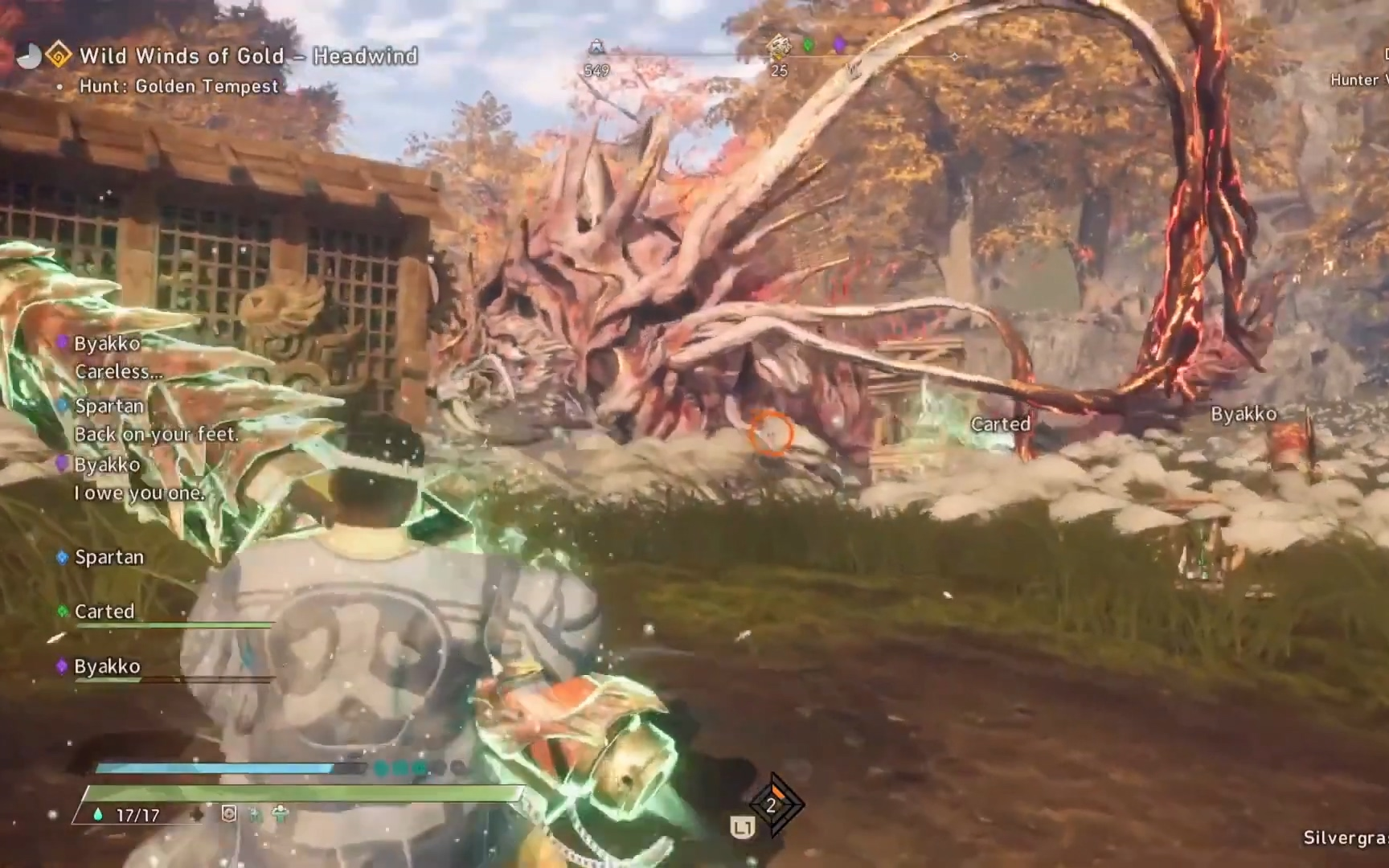Select Carted in the party list
1389x868 pixels.
(104, 612)
